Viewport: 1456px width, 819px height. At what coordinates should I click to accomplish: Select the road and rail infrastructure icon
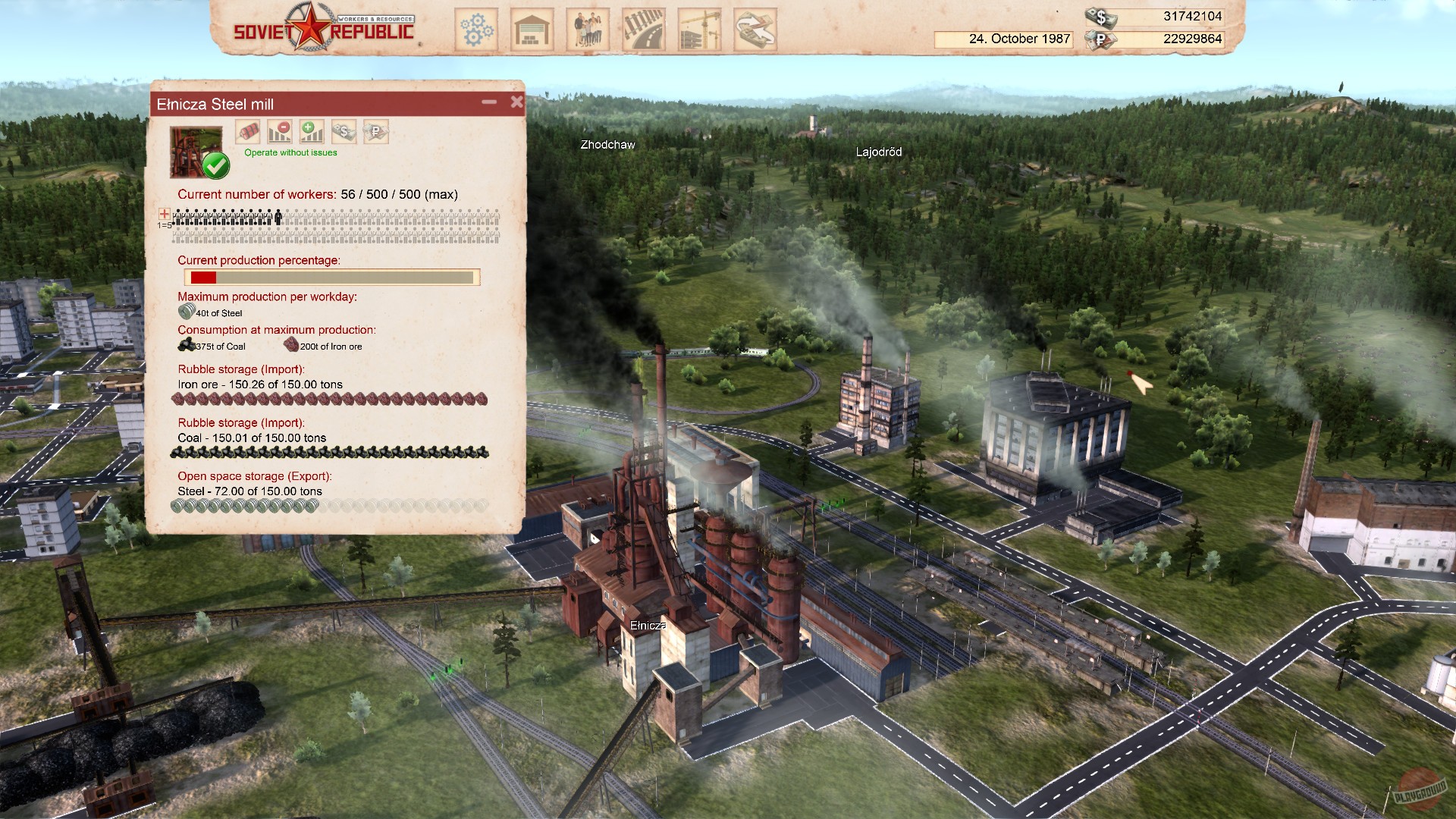(x=644, y=28)
